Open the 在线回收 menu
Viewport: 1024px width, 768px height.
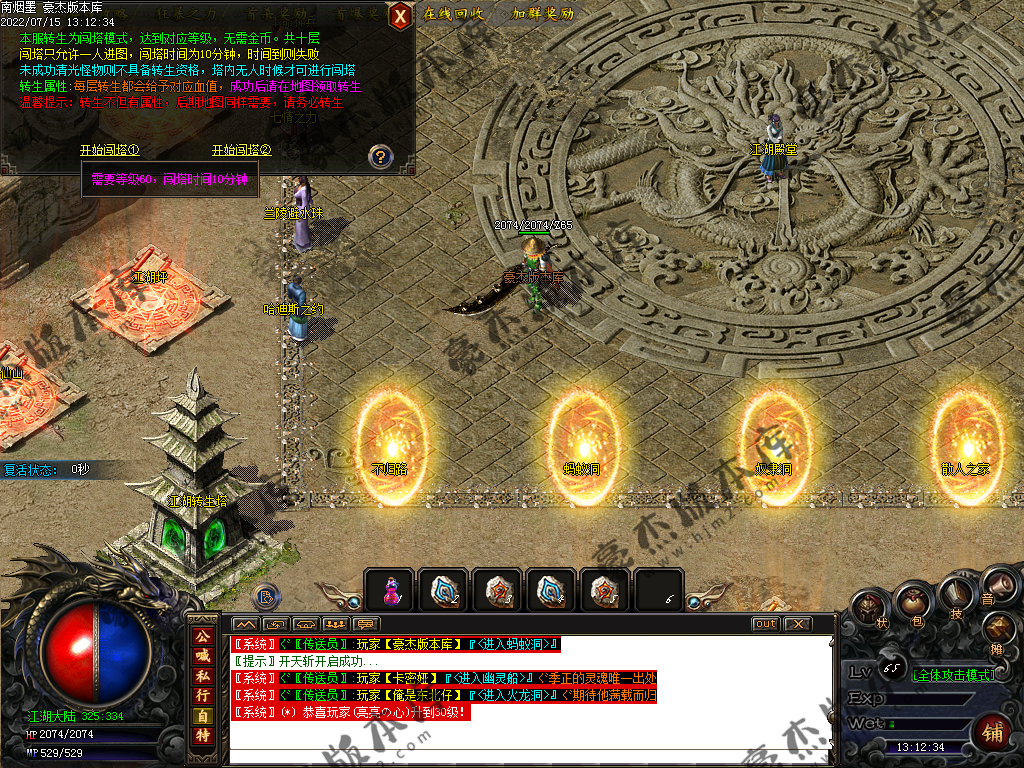click(x=454, y=14)
